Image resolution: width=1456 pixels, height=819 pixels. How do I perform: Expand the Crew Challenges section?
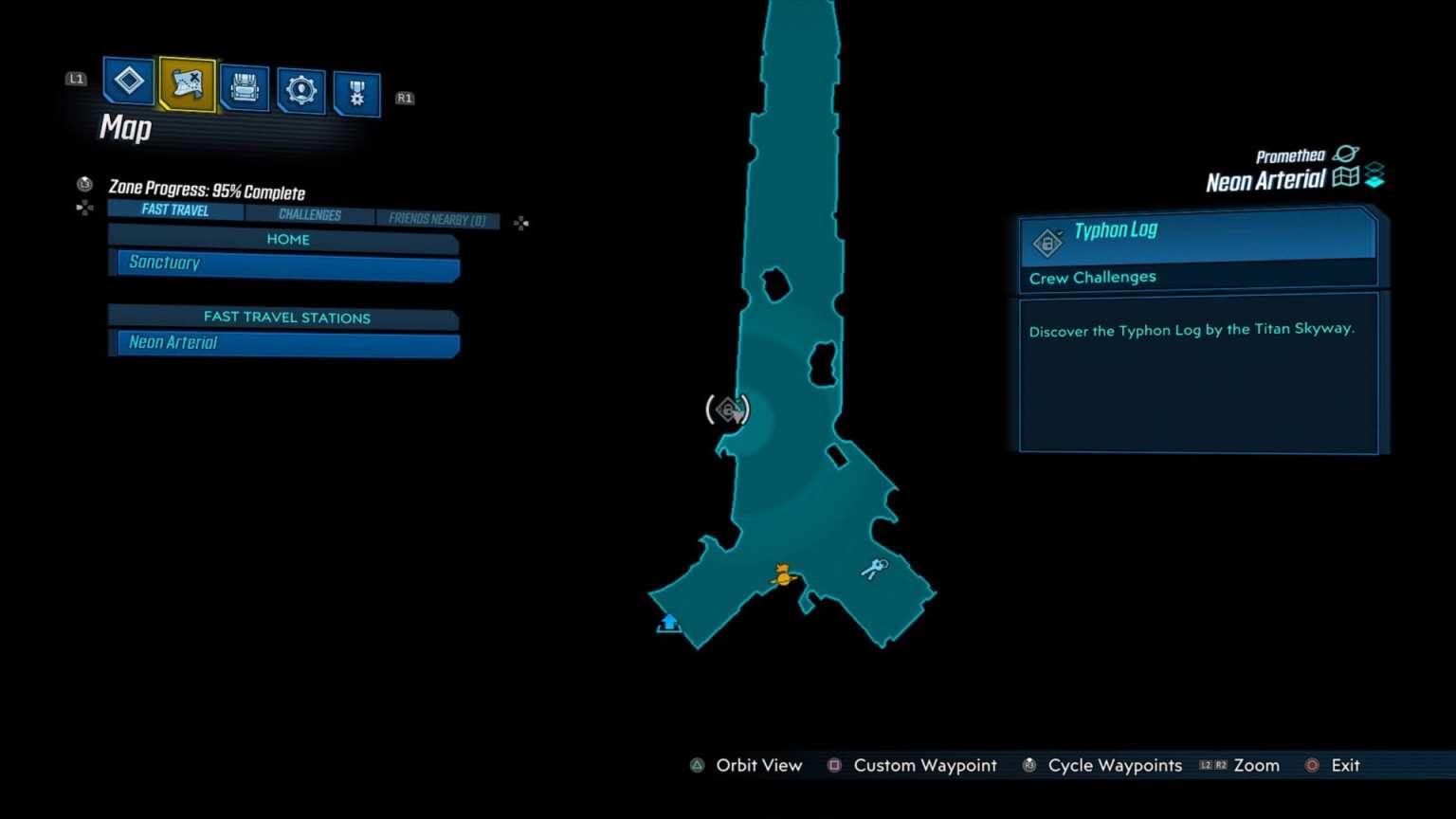pyautogui.click(x=1092, y=277)
